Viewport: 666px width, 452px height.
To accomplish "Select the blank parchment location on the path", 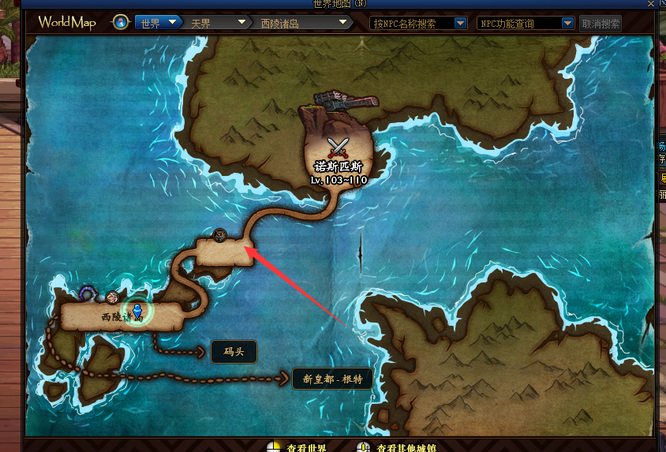I will [222, 253].
